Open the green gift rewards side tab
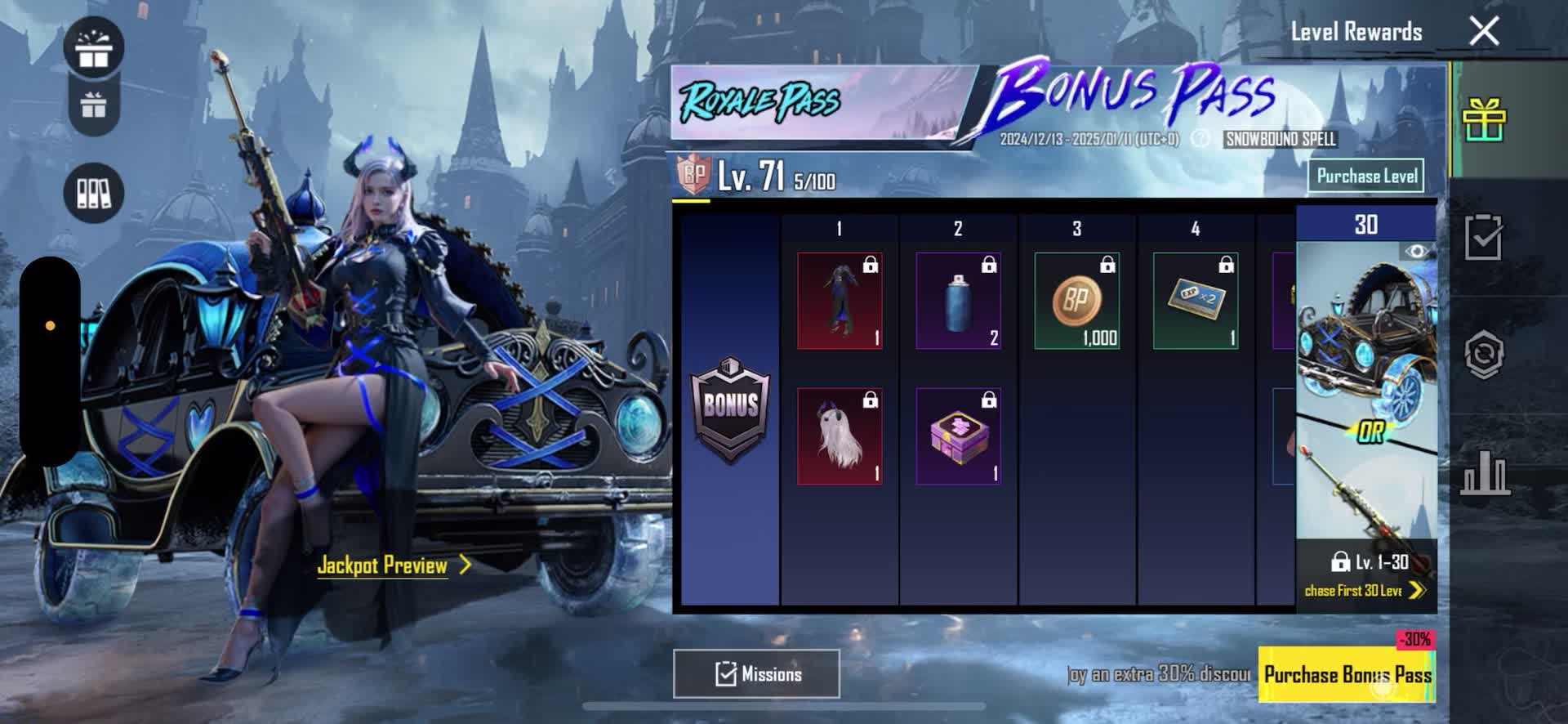The width and height of the screenshot is (1568, 724). click(1484, 120)
